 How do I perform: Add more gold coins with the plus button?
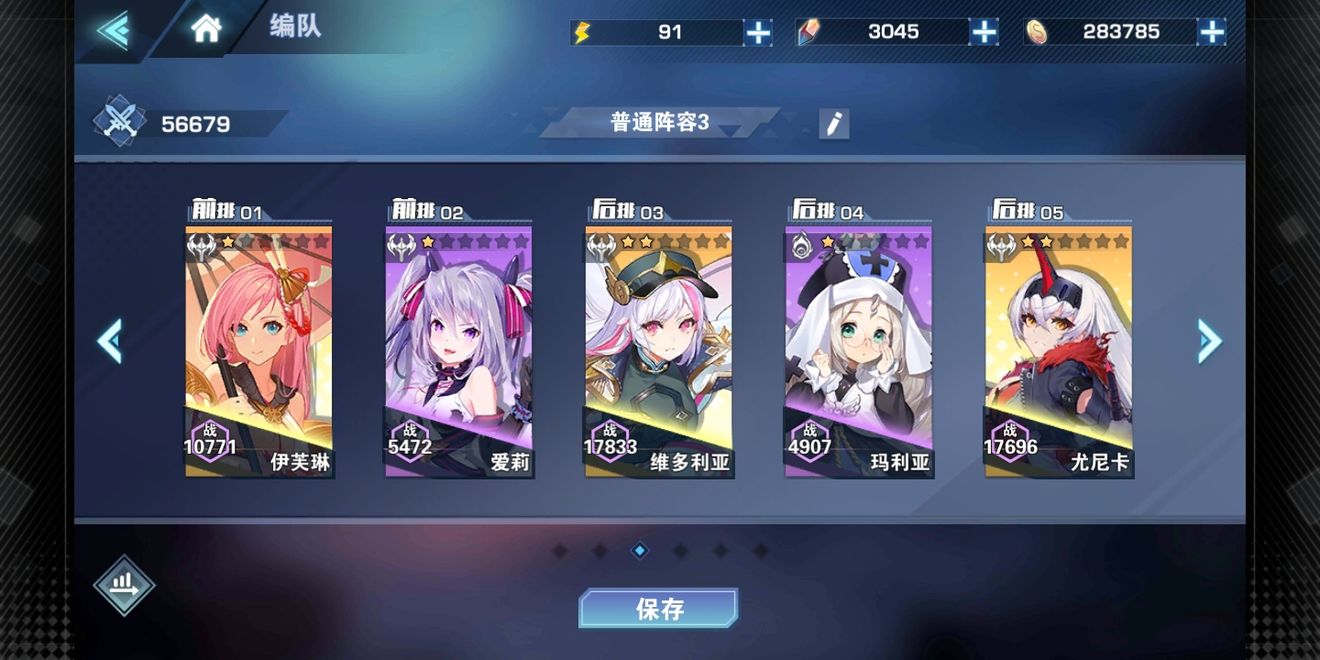click(x=1212, y=33)
